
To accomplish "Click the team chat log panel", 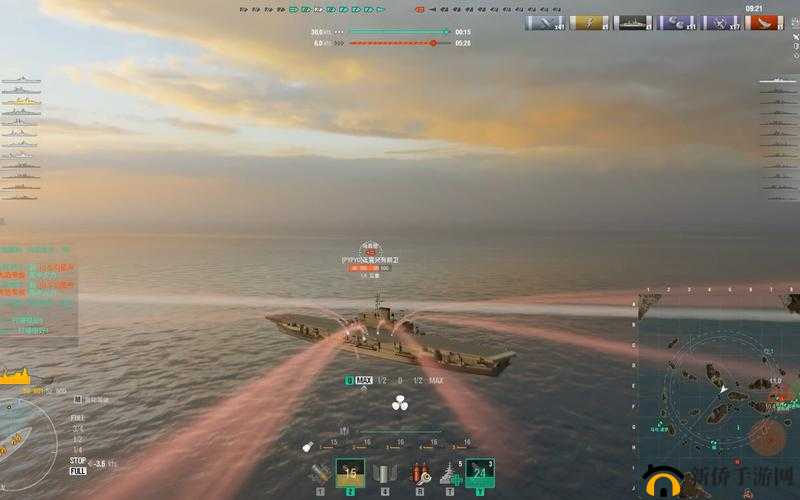I will 38,290.
